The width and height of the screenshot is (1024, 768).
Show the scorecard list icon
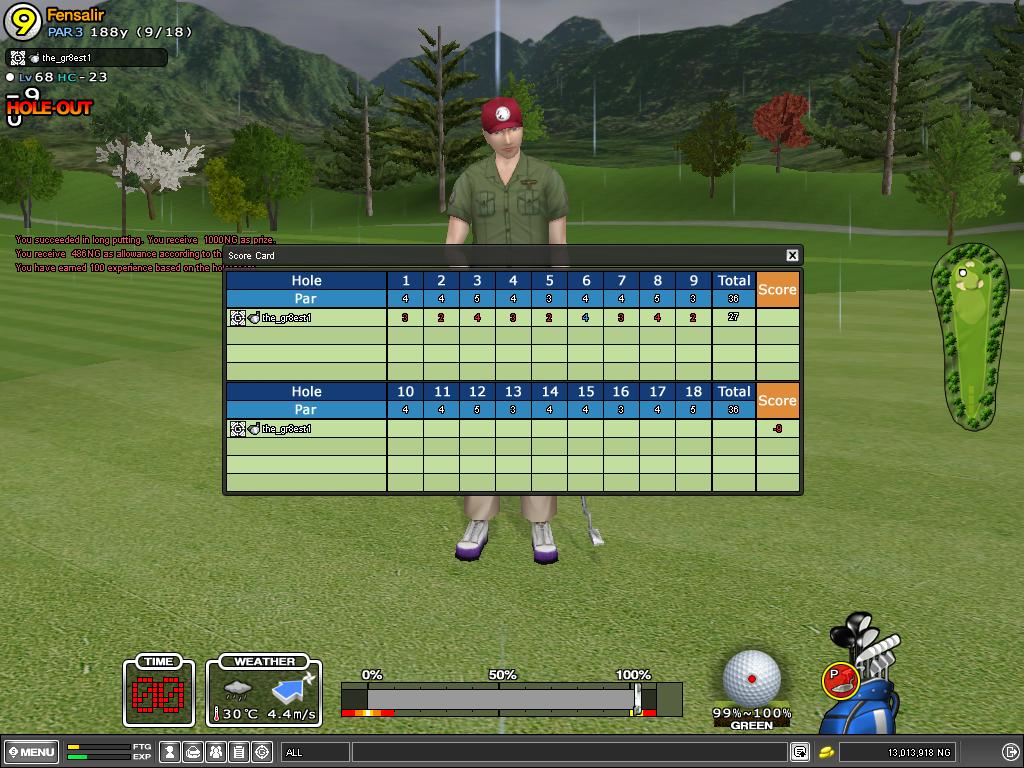tap(239, 752)
